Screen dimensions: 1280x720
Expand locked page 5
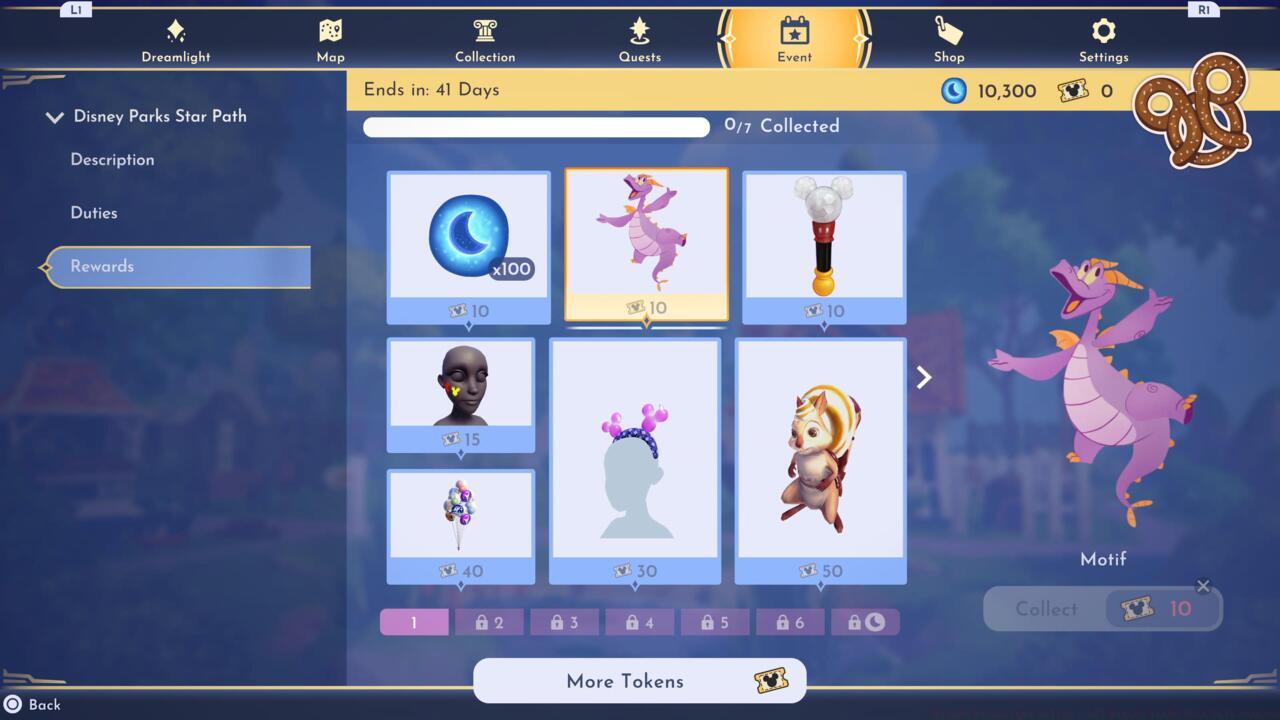click(x=714, y=621)
